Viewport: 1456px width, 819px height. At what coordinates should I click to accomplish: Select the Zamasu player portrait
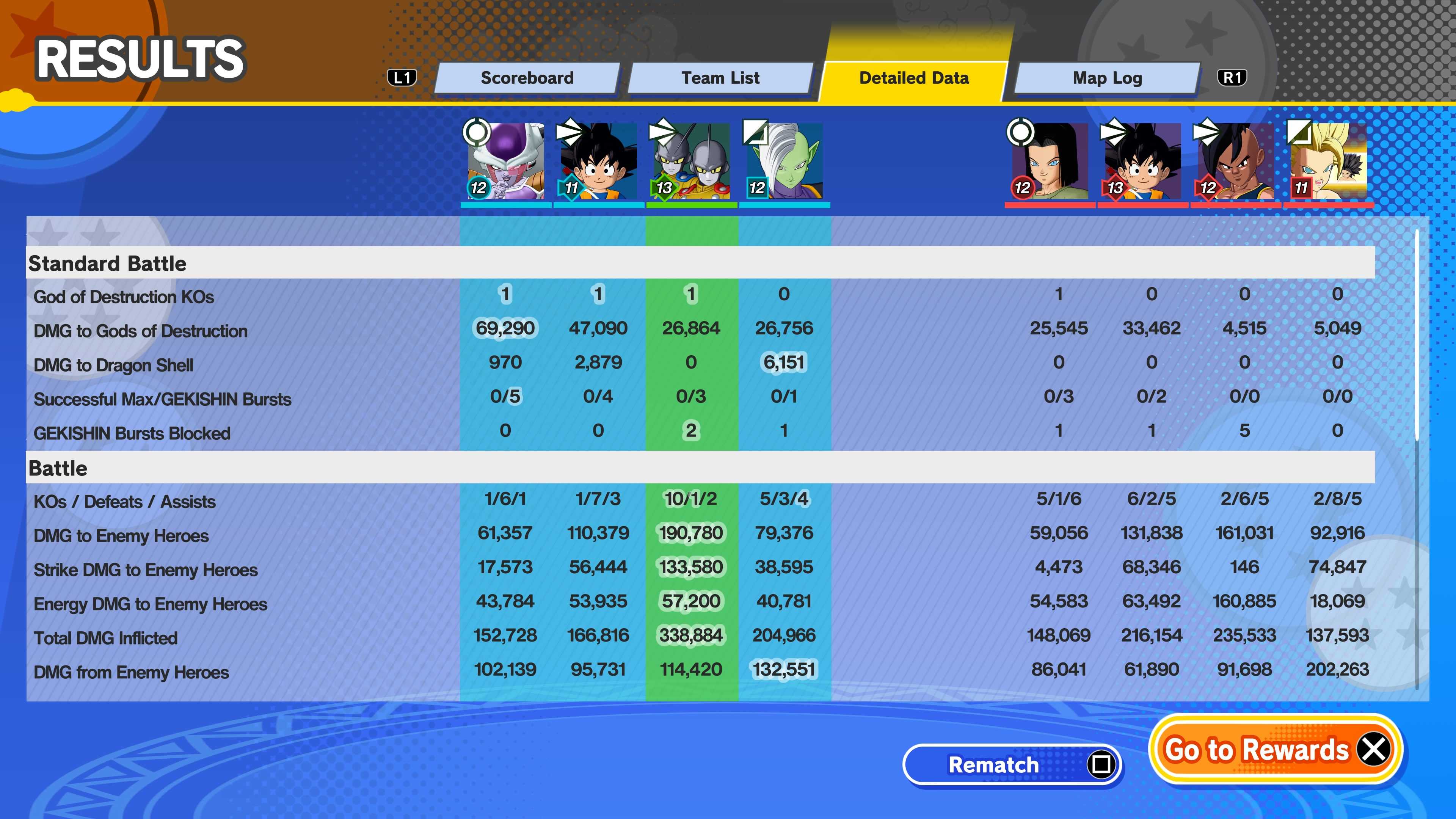(x=784, y=161)
